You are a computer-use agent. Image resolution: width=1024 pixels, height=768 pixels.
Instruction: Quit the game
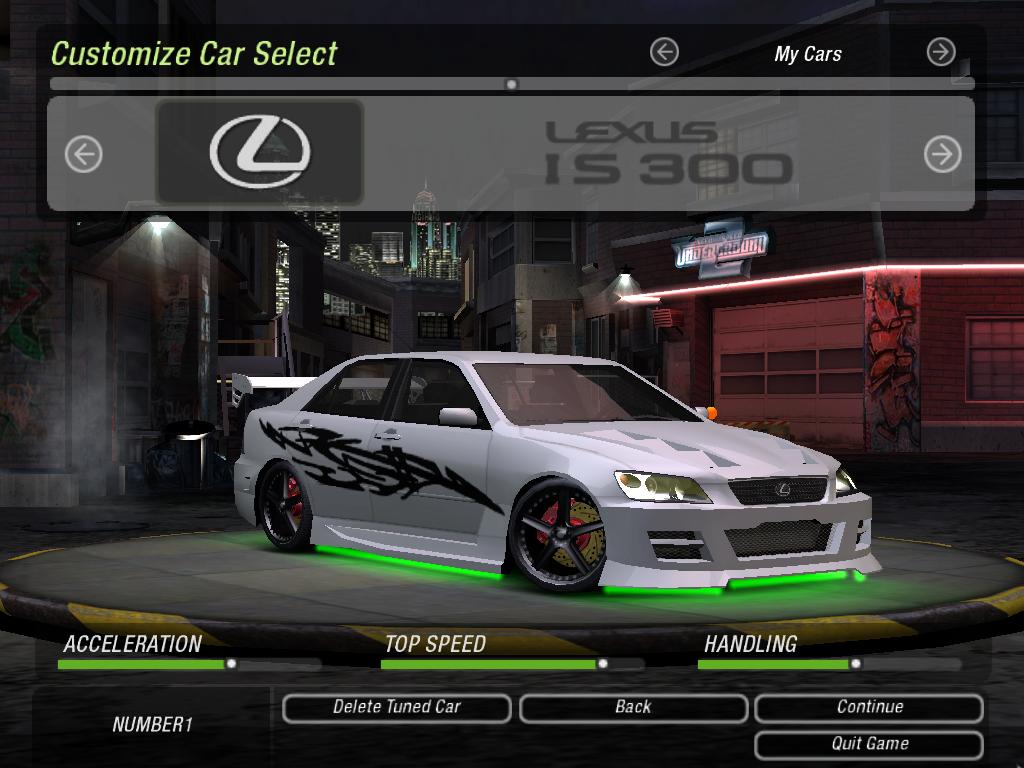pyautogui.click(x=869, y=744)
